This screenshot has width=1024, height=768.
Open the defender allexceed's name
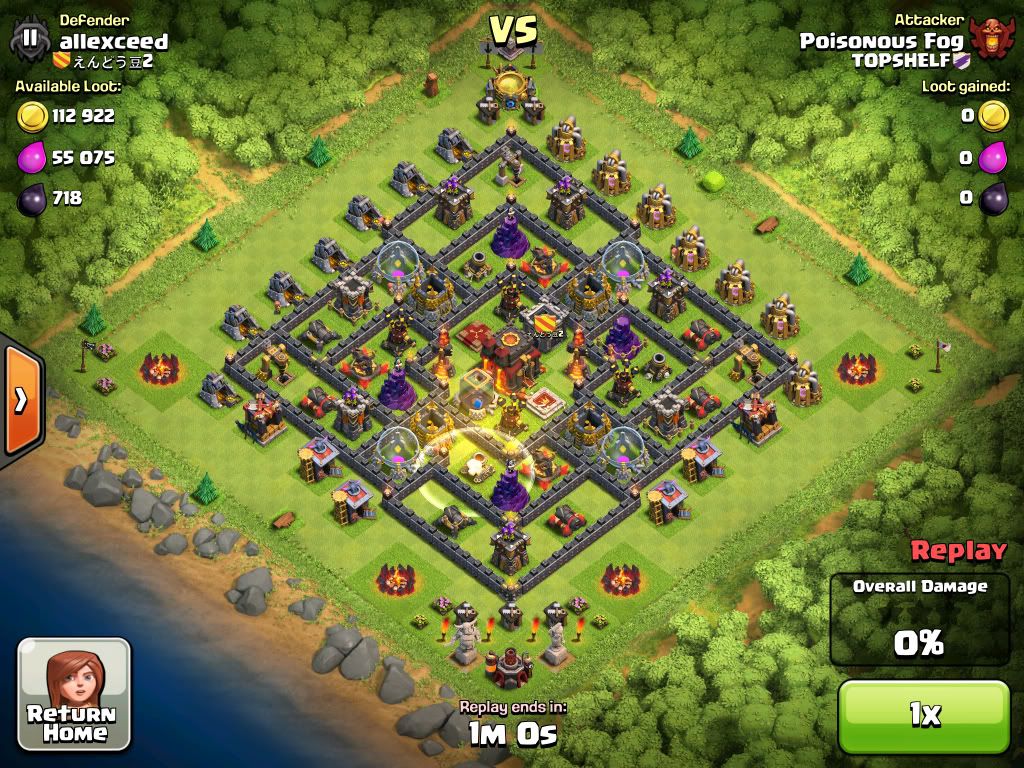coord(113,41)
